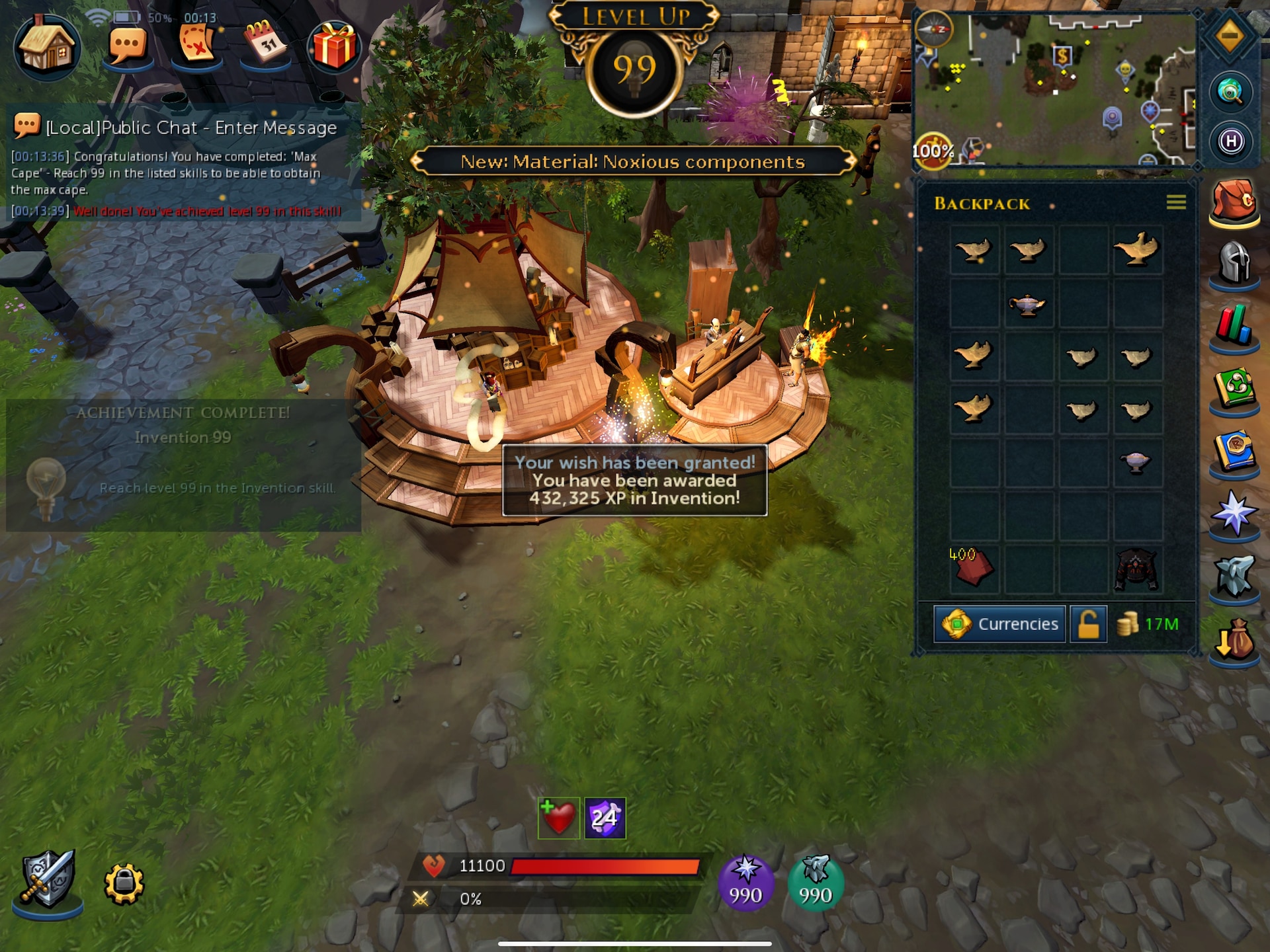Image resolution: width=1270 pixels, height=952 pixels.
Task: Open the red gift box icon
Action: (x=334, y=46)
